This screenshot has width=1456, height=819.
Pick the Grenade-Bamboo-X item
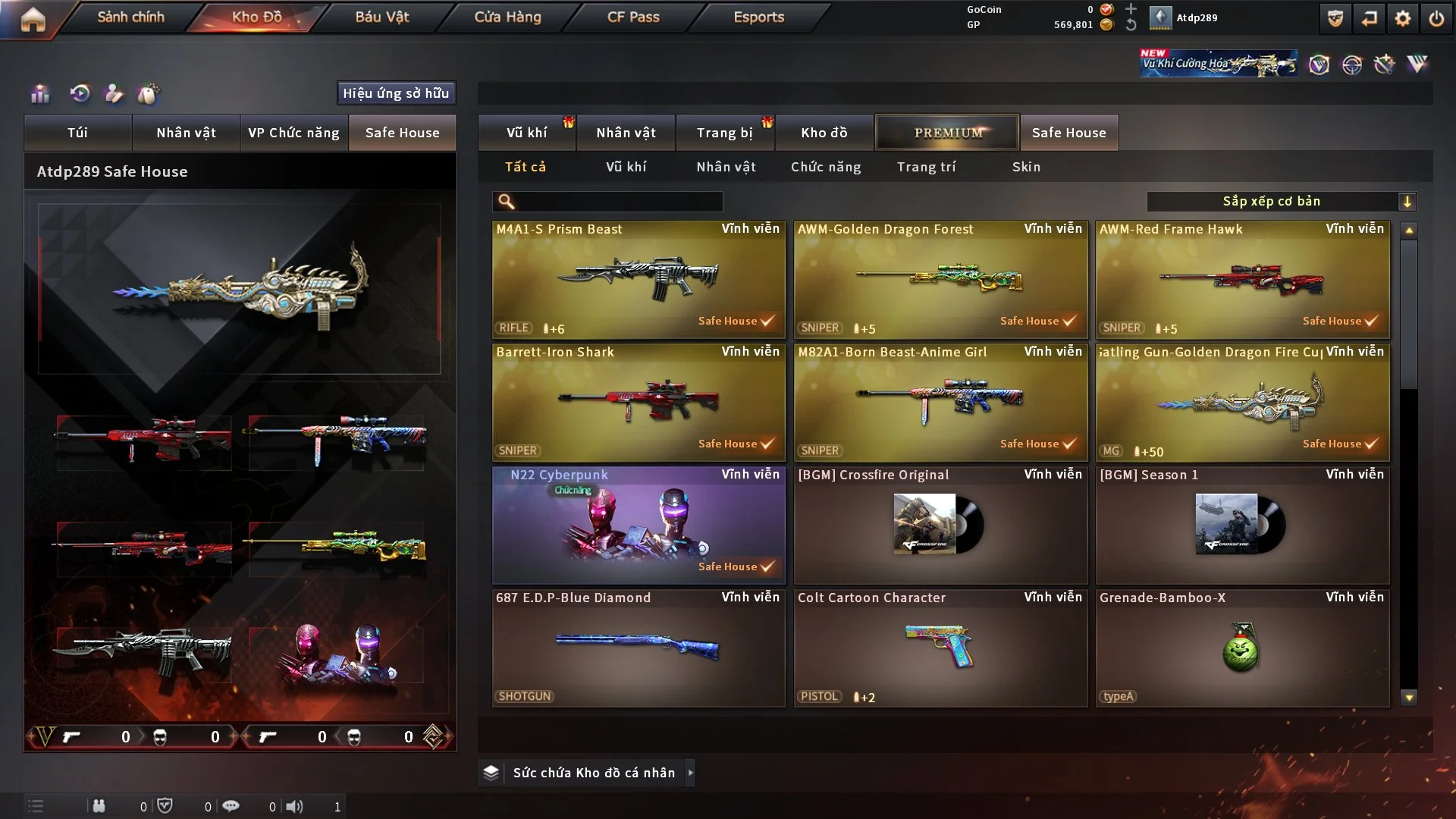click(1242, 648)
